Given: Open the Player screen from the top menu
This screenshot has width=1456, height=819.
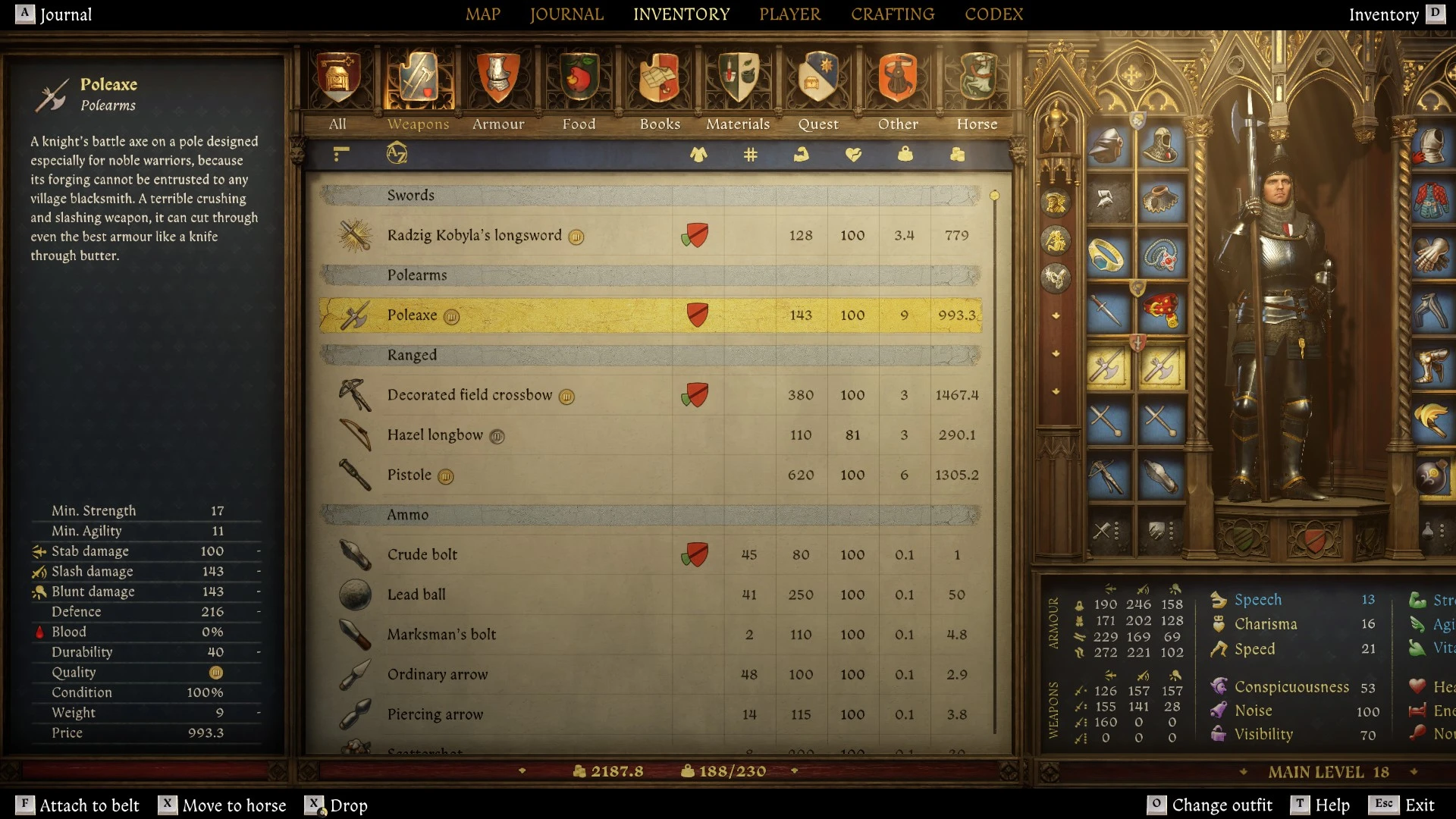Looking at the screenshot, I should pos(789,14).
